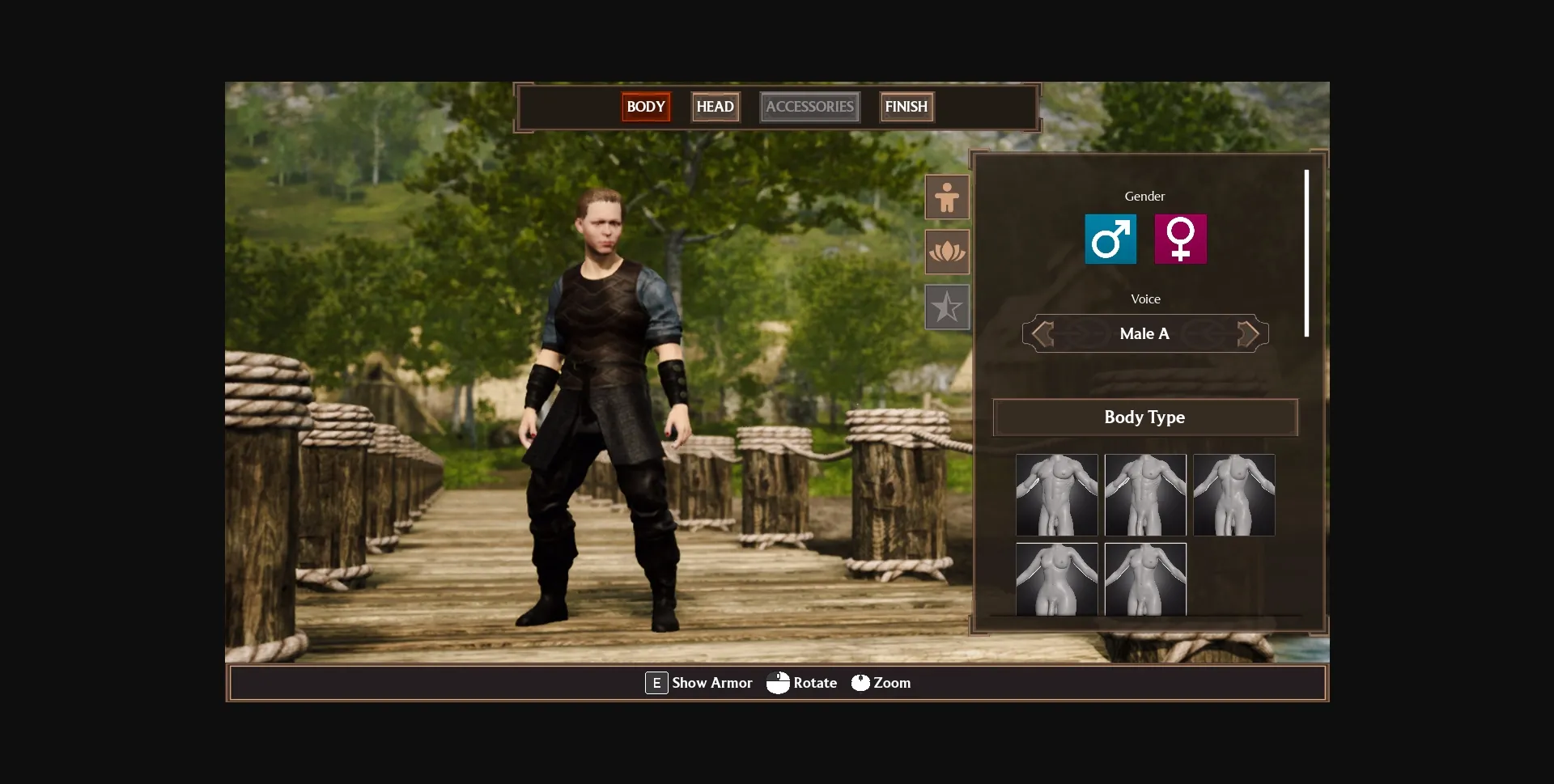This screenshot has width=1554, height=784.
Task: Select previous voice with left arrow
Action: coord(1043,333)
